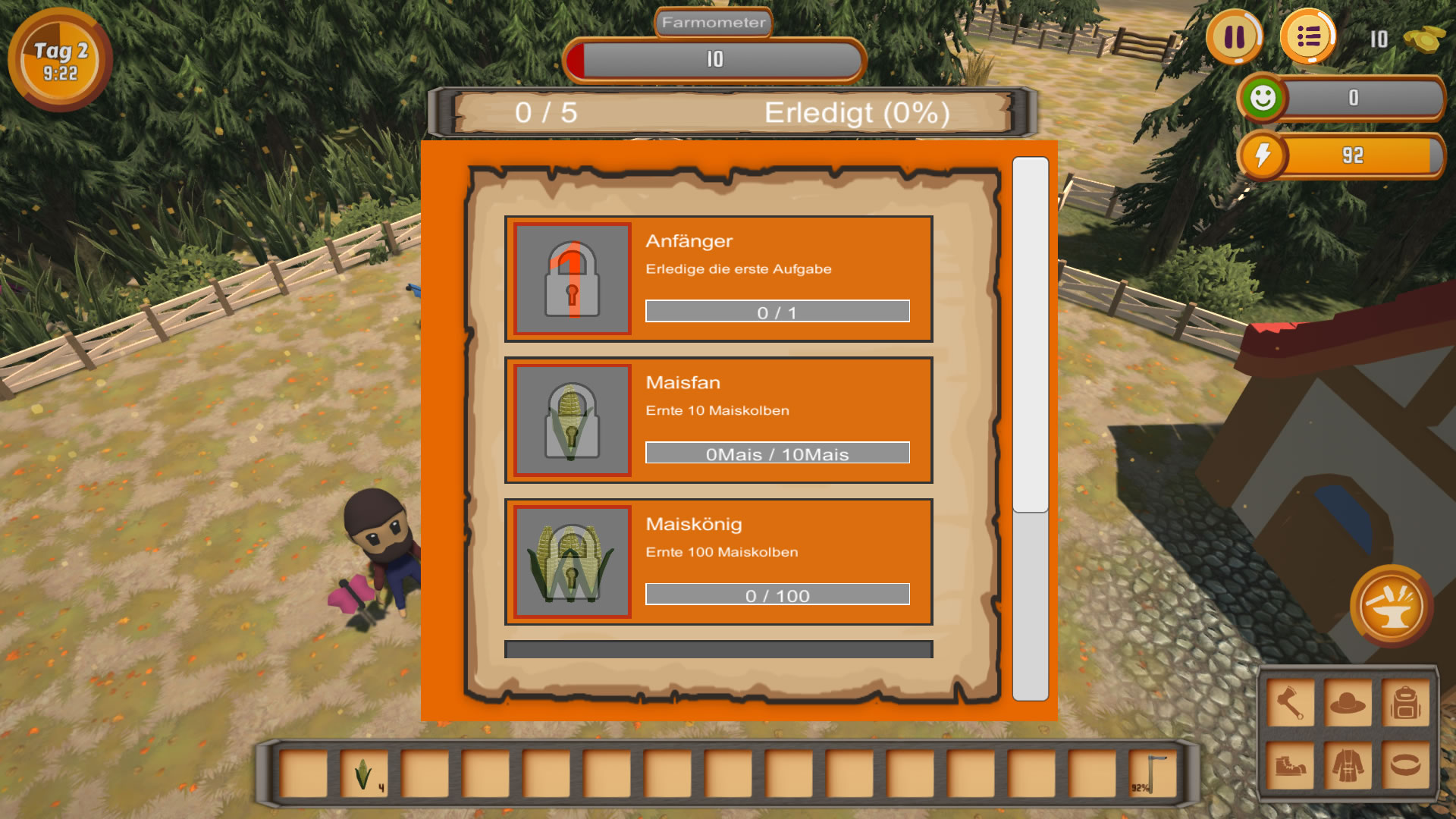The height and width of the screenshot is (819, 1456).
Task: Open the axe tool equipment slot
Action: click(1290, 703)
